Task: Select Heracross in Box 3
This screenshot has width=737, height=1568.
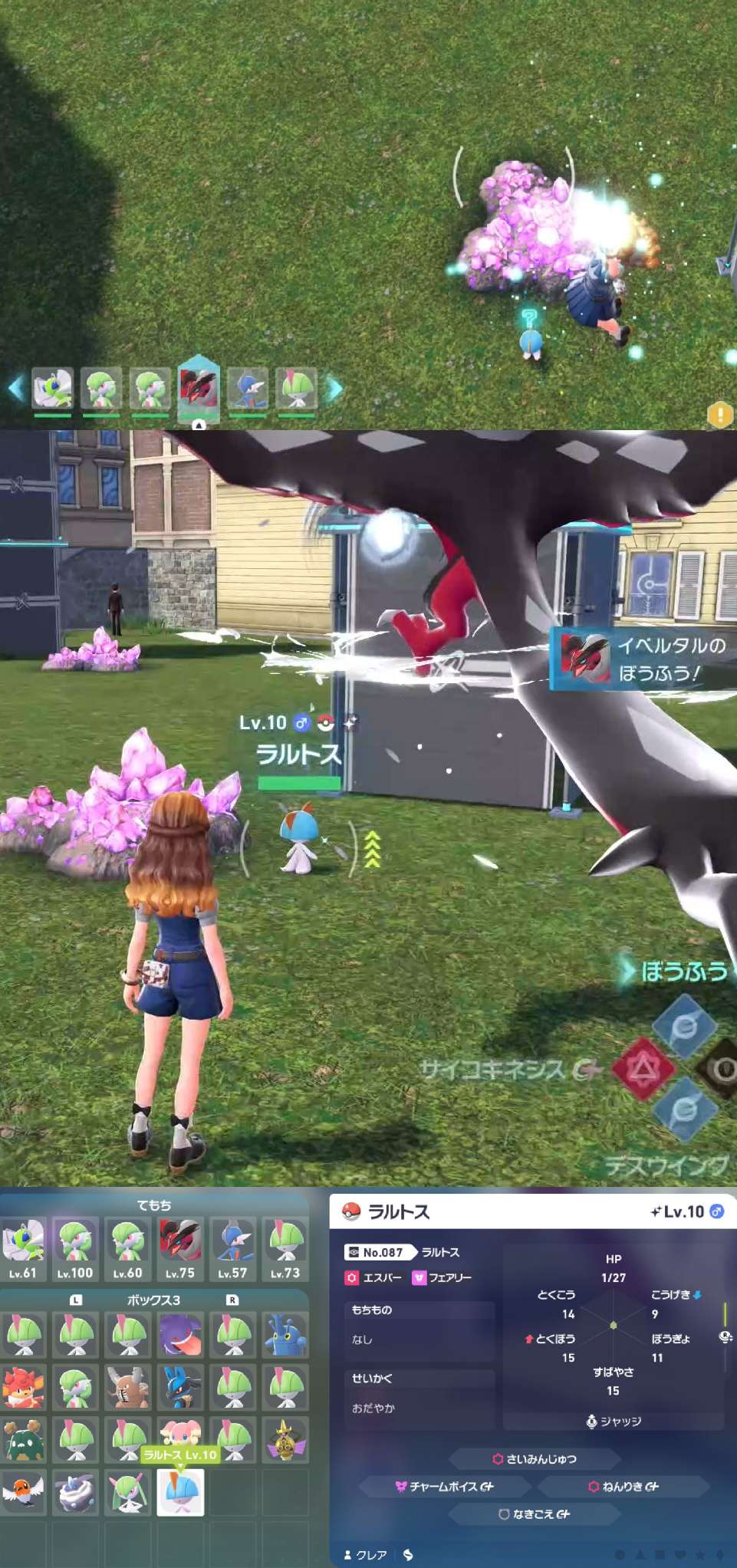Action: [x=285, y=1334]
